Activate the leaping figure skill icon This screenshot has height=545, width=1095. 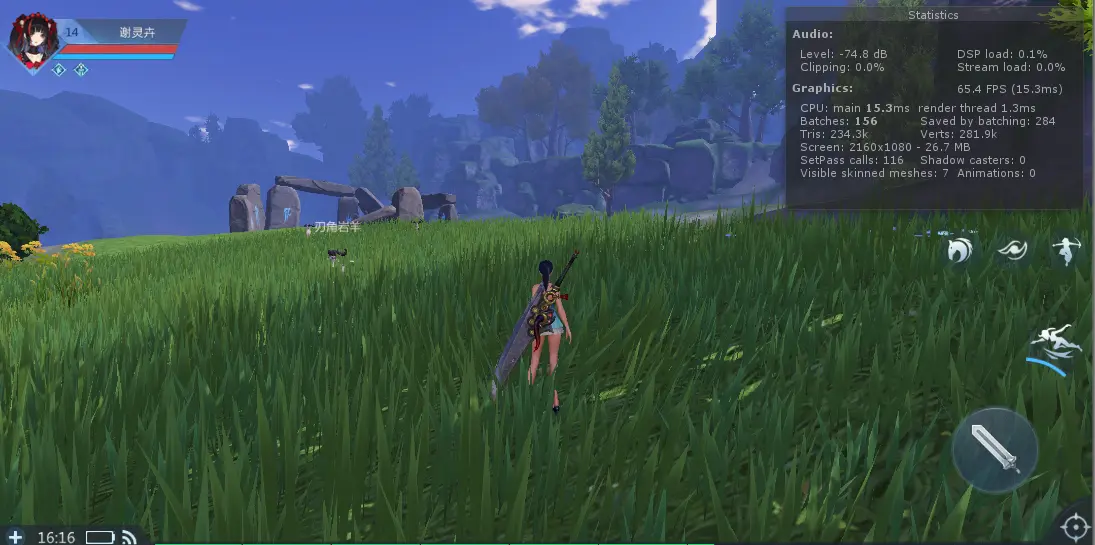(1065, 250)
